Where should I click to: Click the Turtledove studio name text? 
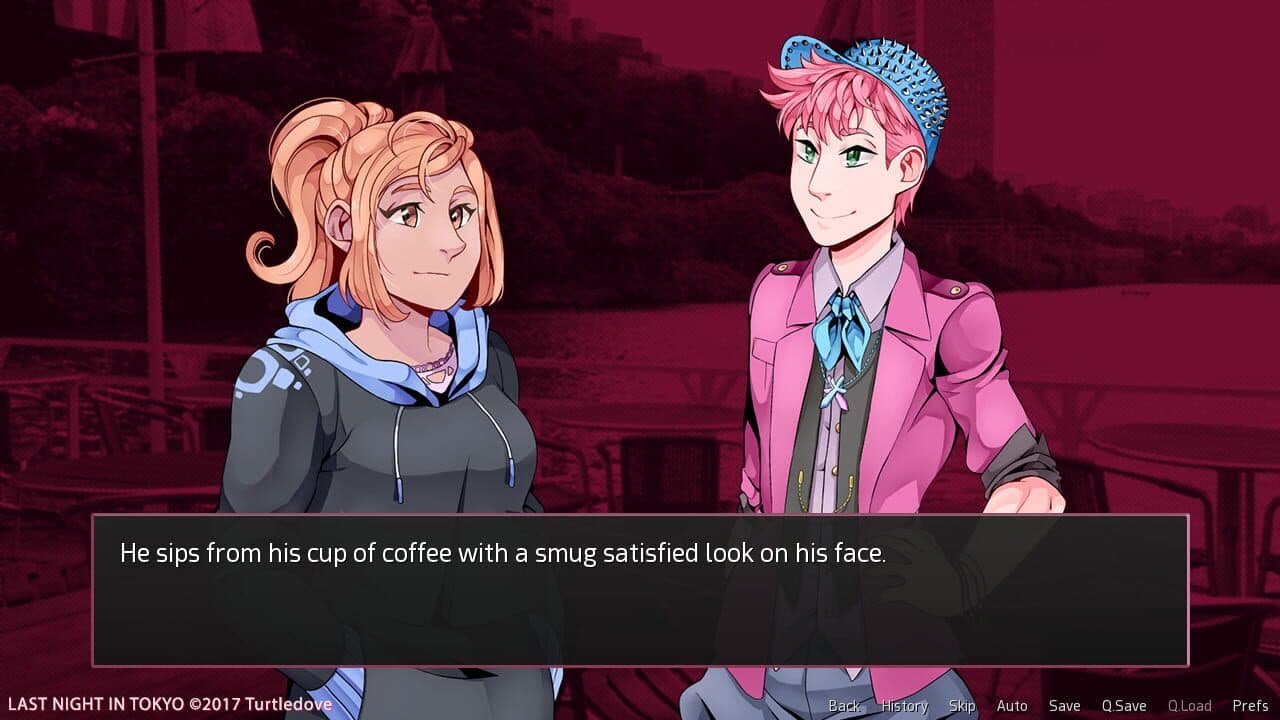(289, 704)
